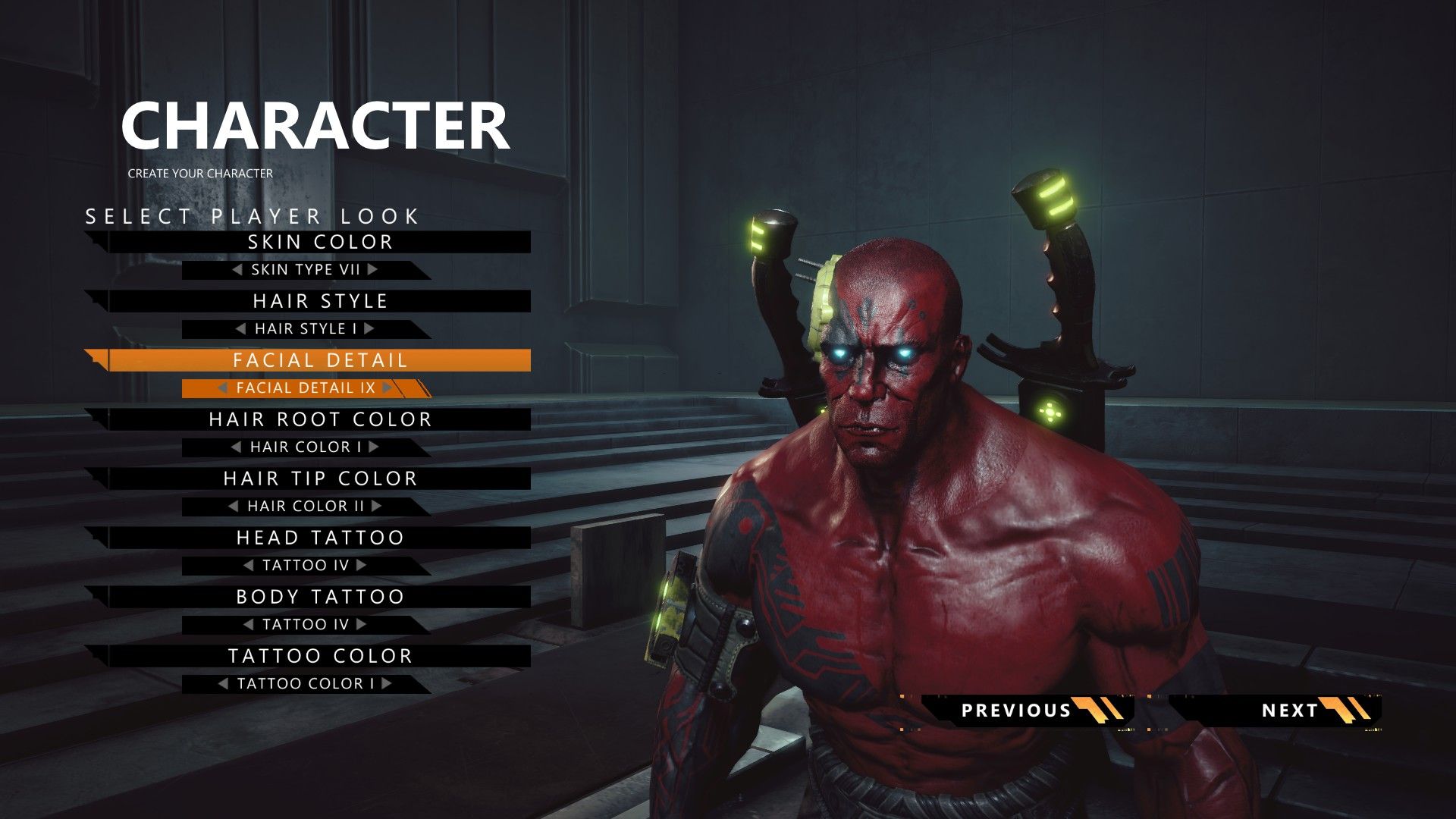Viewport: 1456px width, 819px height.
Task: Cycle Body Tattoo back from Tattoo IV
Action: tap(249, 624)
